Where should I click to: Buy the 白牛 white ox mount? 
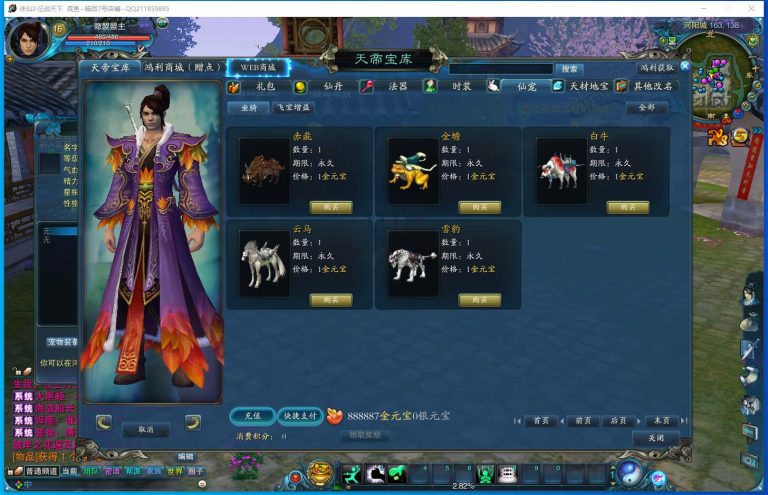pos(627,207)
